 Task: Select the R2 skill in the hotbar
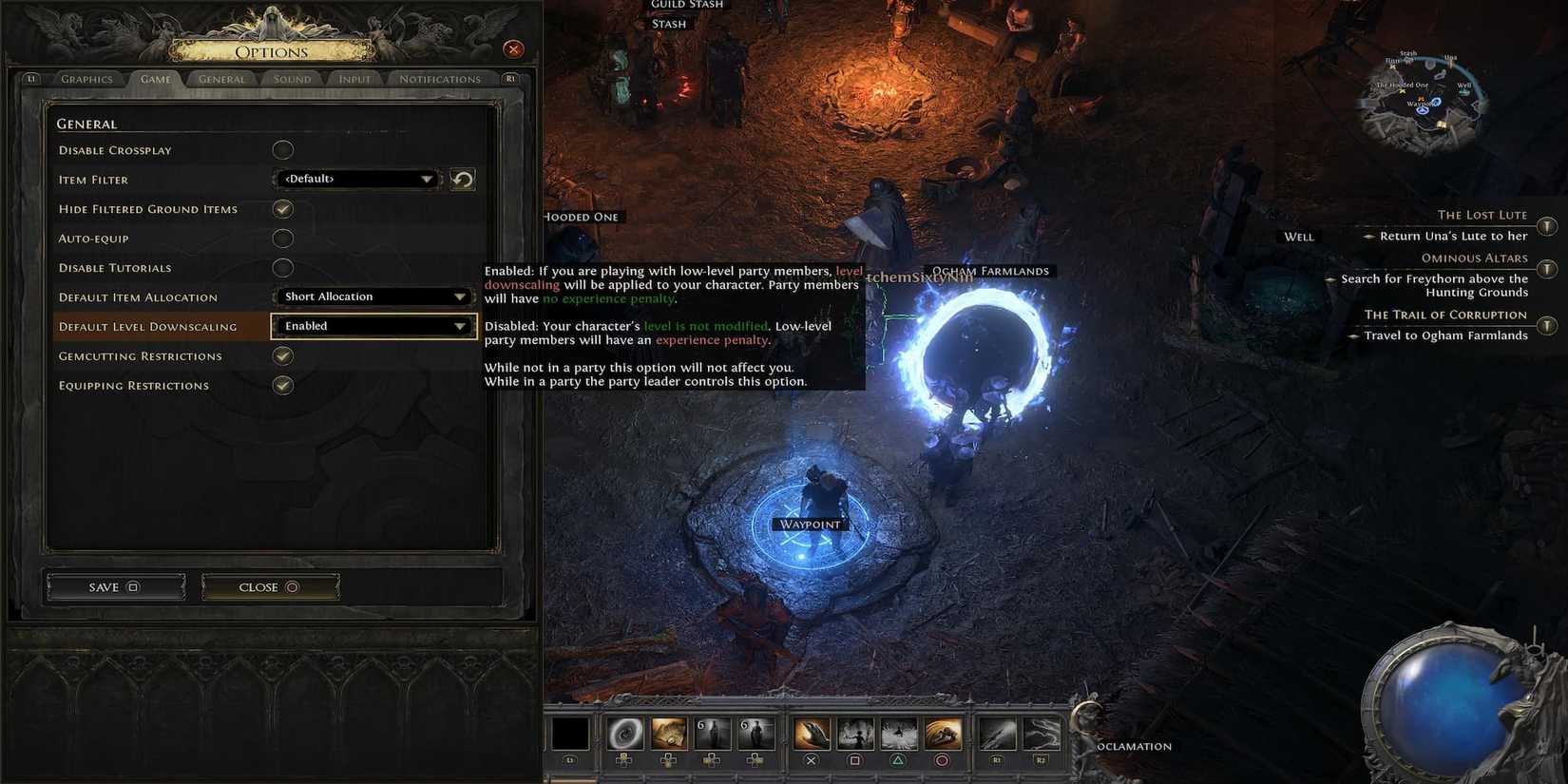[x=1042, y=732]
